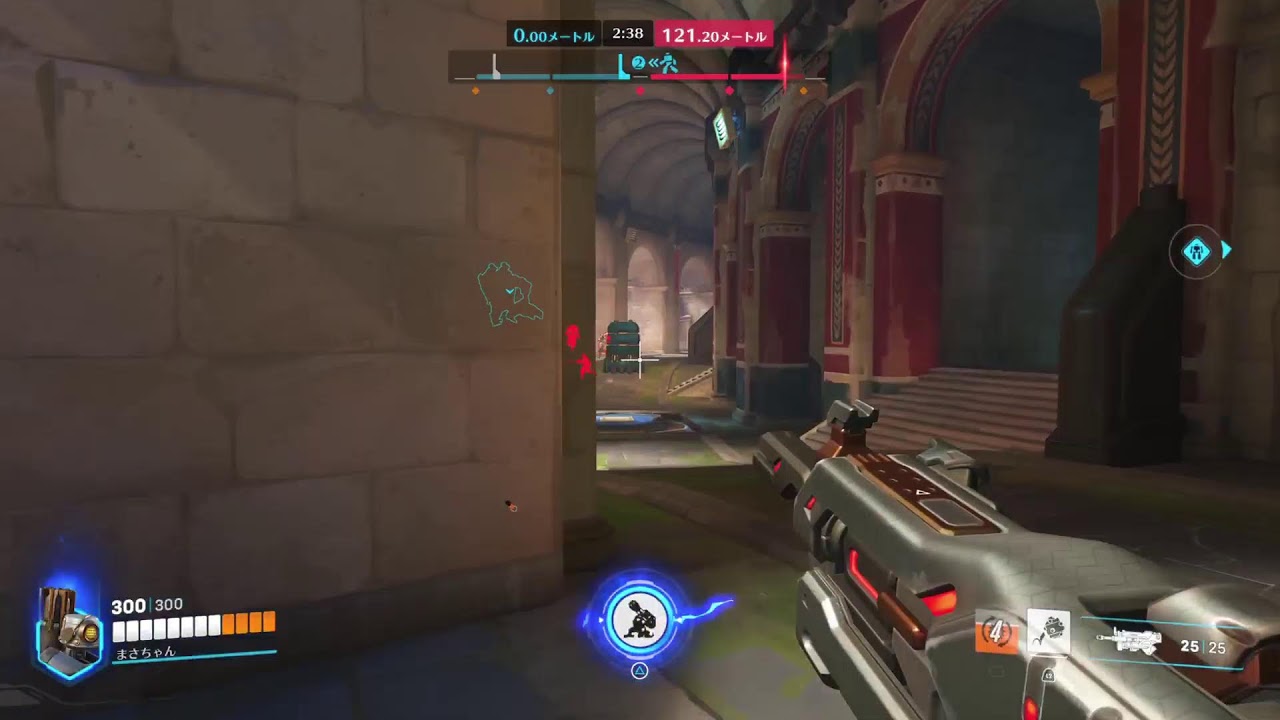Viewport: 1280px width, 720px height.
Task: Click the turret objective icon in the hexagon marker
Action: tap(1197, 252)
